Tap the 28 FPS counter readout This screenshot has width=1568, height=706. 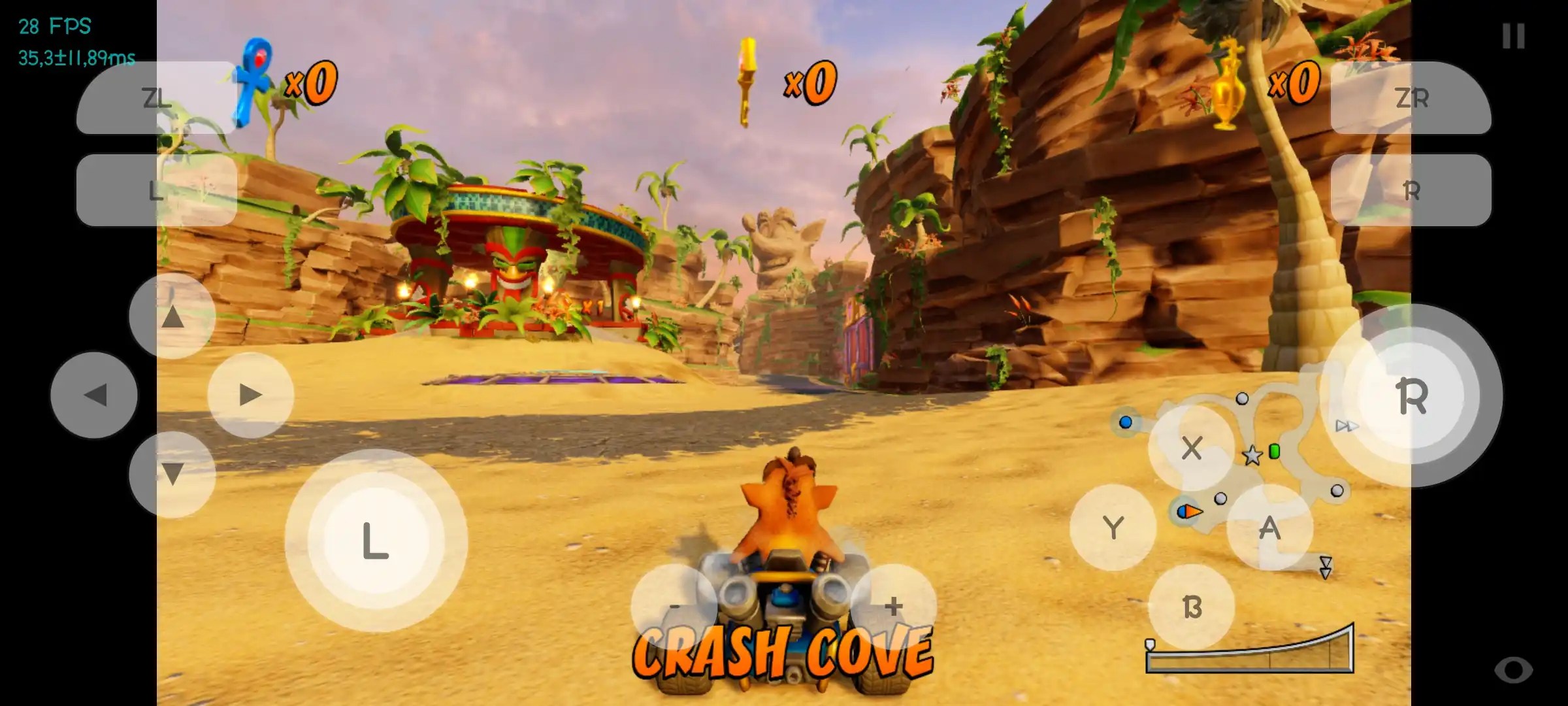55,27
